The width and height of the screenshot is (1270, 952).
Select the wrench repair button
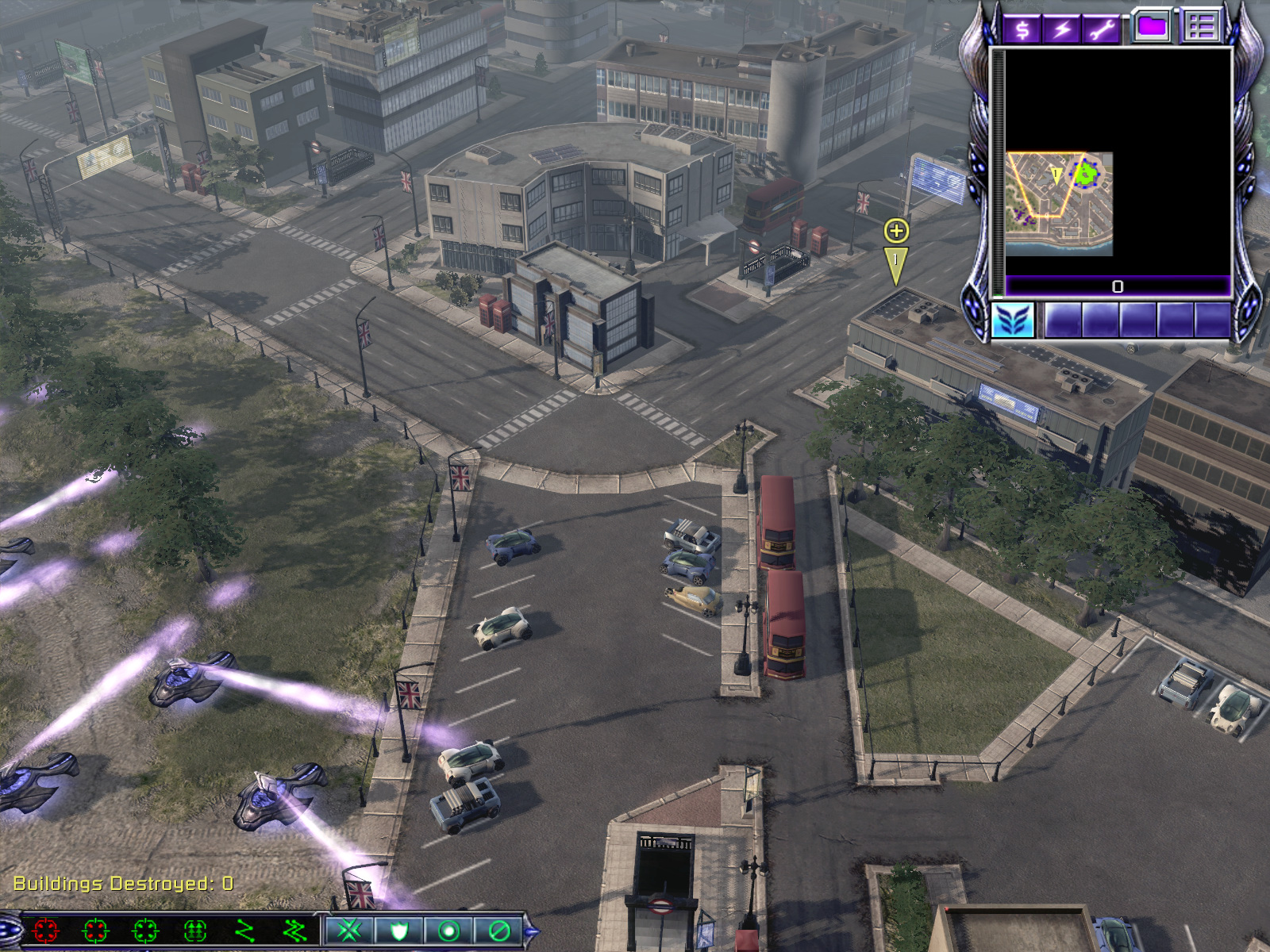click(1102, 29)
